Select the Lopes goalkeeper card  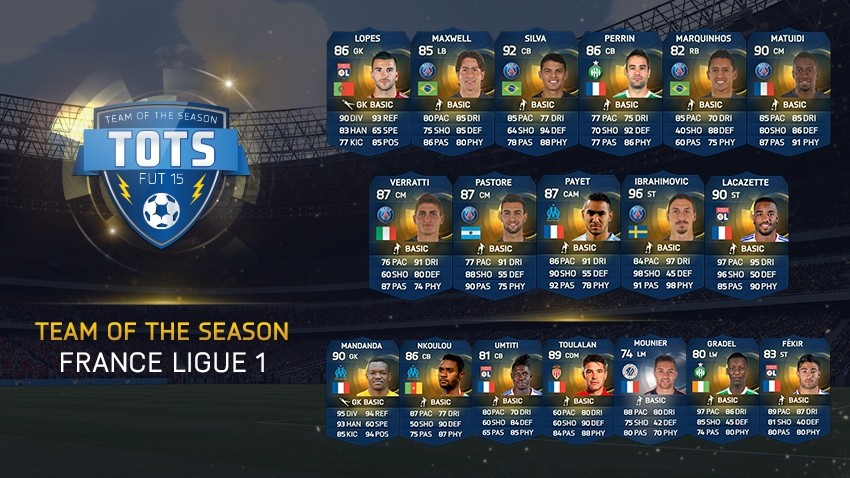tap(368, 90)
